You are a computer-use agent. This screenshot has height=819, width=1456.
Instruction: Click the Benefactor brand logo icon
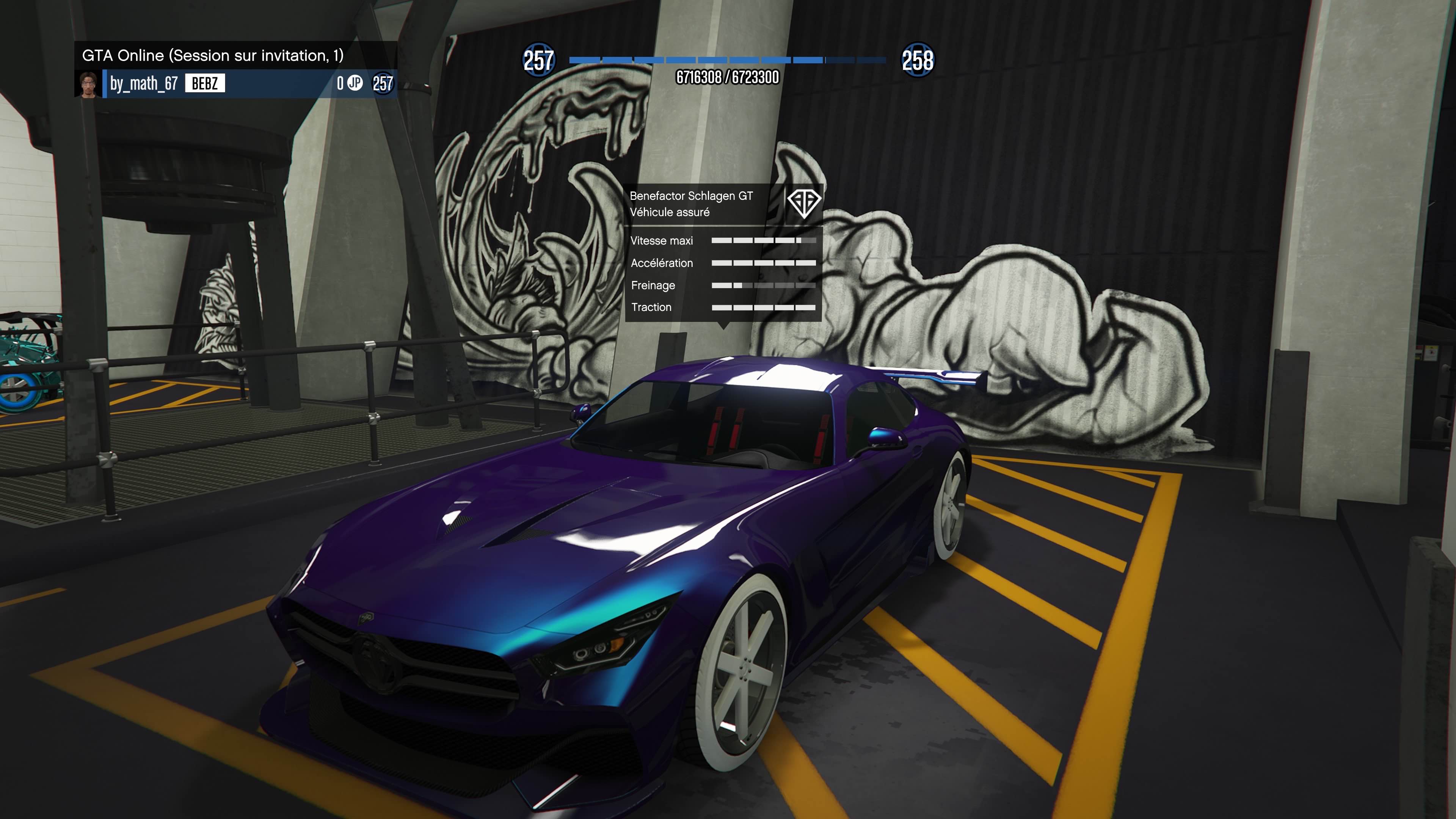(x=804, y=202)
